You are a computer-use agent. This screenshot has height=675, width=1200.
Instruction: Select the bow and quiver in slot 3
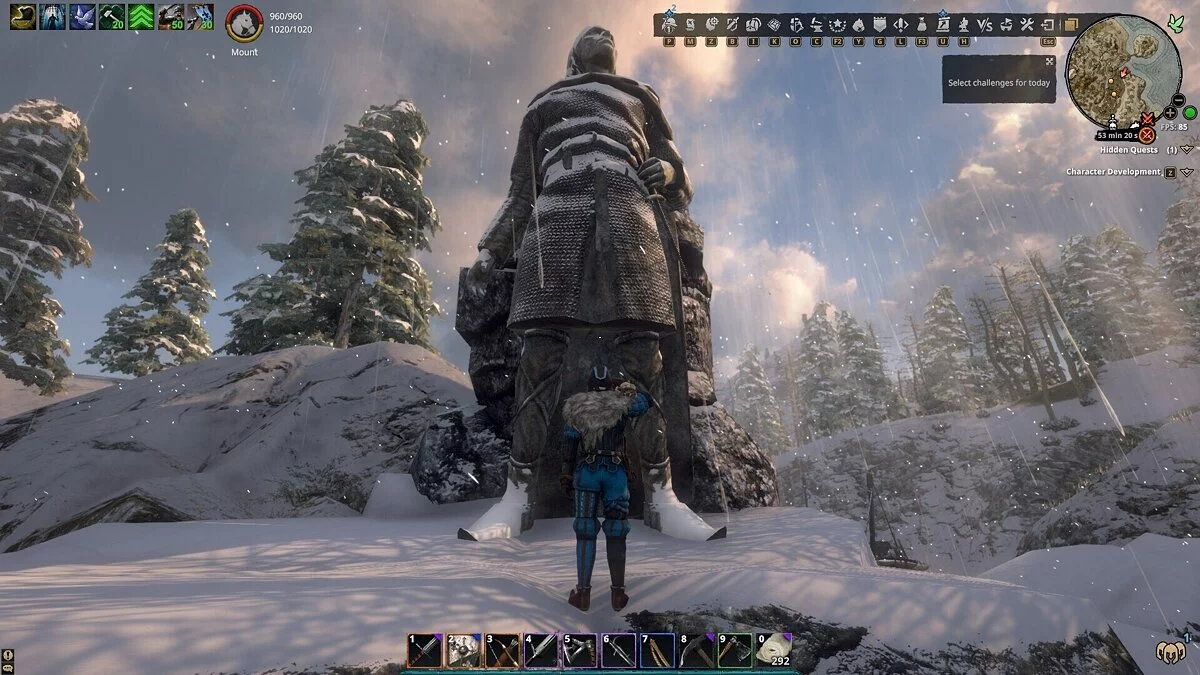click(x=503, y=651)
